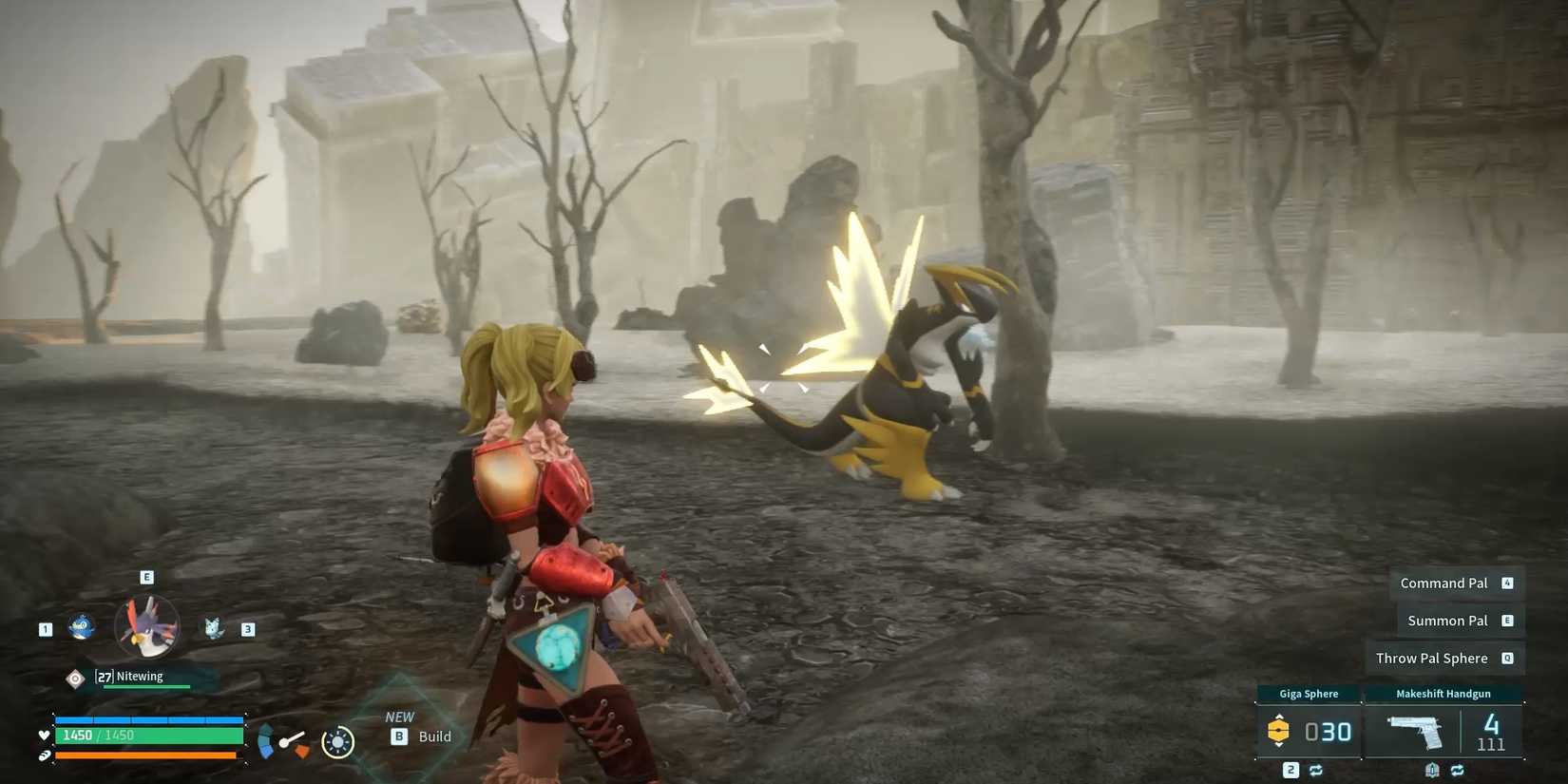Select the Giga Sphere icon in the weapon slot

pyautogui.click(x=1278, y=730)
